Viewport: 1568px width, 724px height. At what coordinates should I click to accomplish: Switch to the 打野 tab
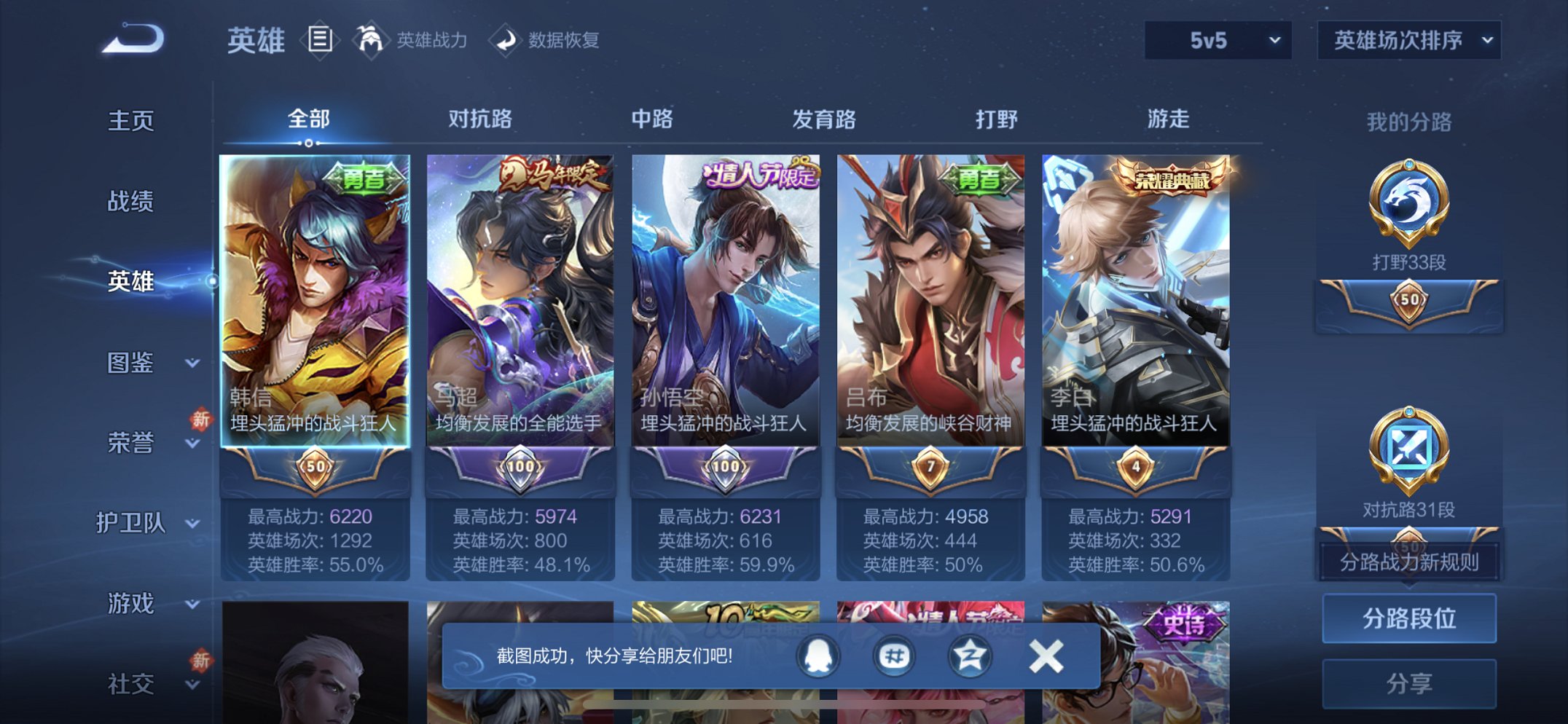click(997, 119)
